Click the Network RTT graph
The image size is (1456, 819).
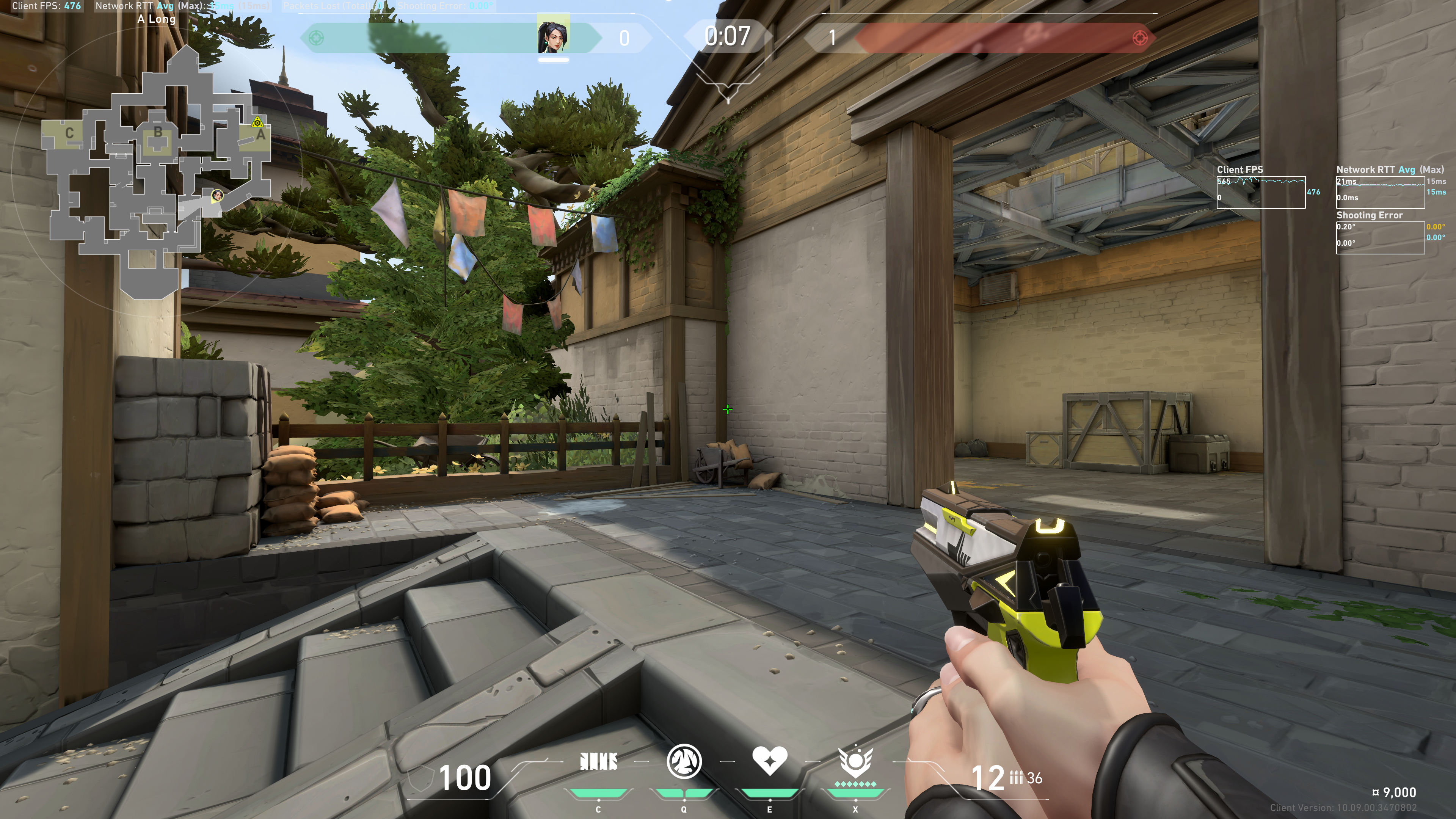point(1380,192)
